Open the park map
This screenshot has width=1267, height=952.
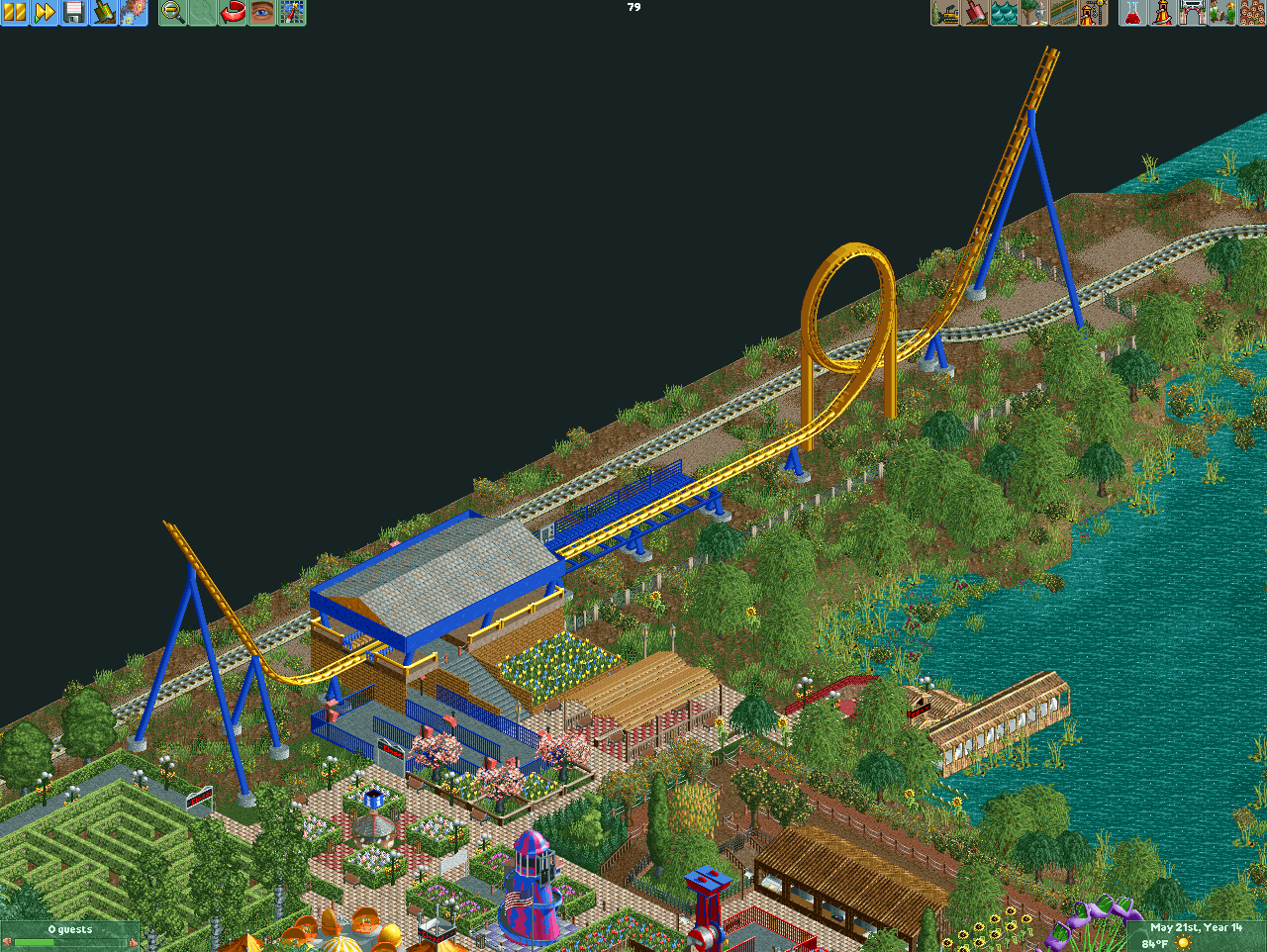click(x=291, y=13)
